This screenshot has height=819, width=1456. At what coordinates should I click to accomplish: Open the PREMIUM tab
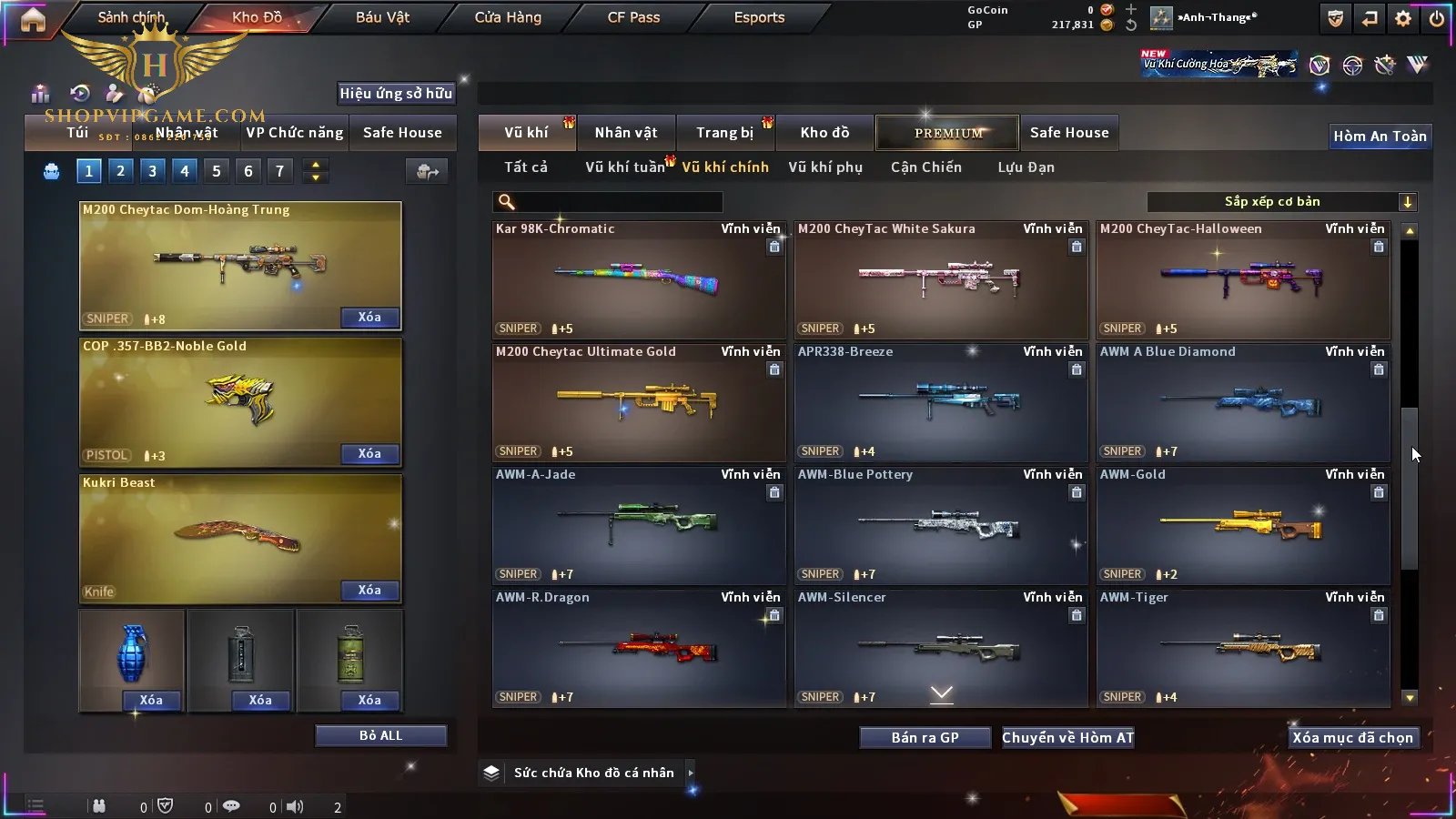pyautogui.click(x=948, y=133)
